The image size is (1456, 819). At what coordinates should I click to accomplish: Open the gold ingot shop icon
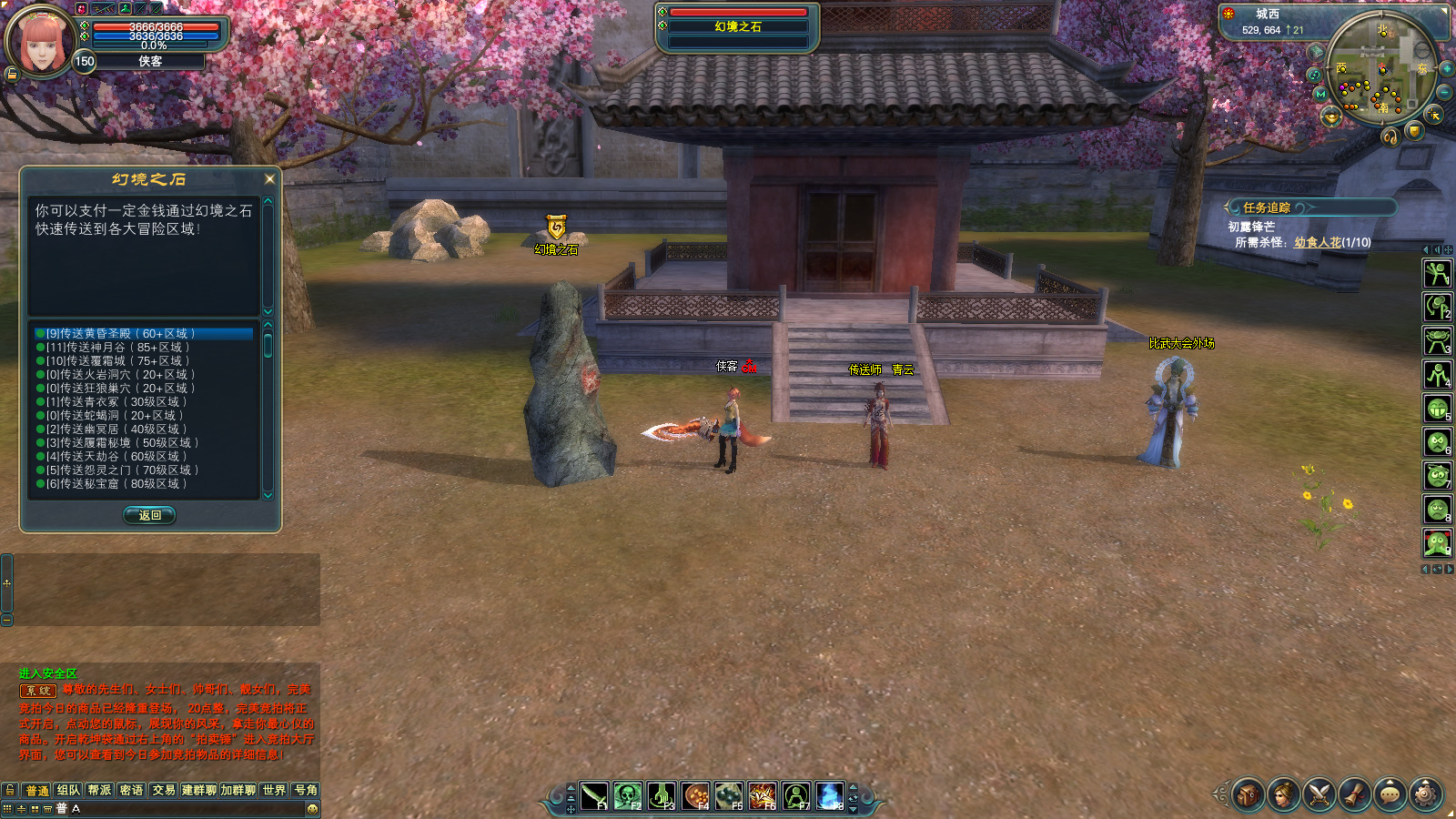(x=1331, y=116)
